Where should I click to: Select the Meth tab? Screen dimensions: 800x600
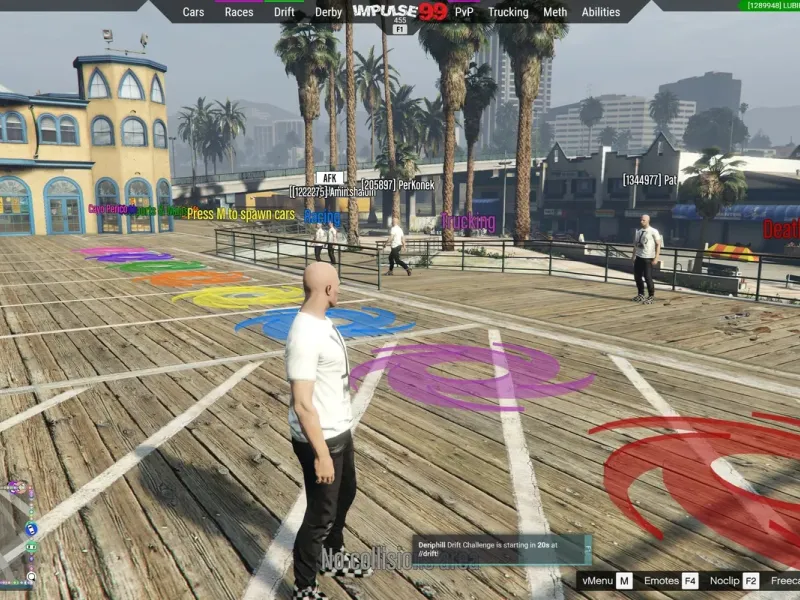click(x=555, y=12)
